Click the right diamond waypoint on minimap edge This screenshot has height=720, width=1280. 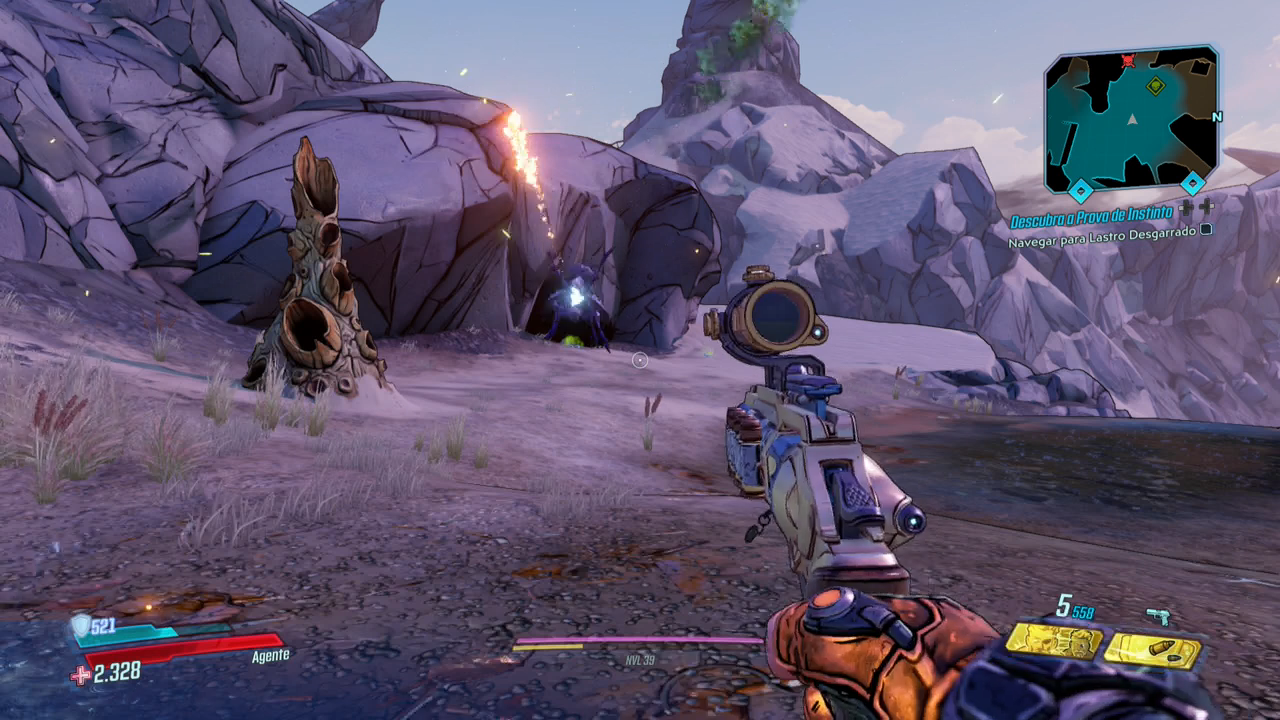coord(1192,183)
